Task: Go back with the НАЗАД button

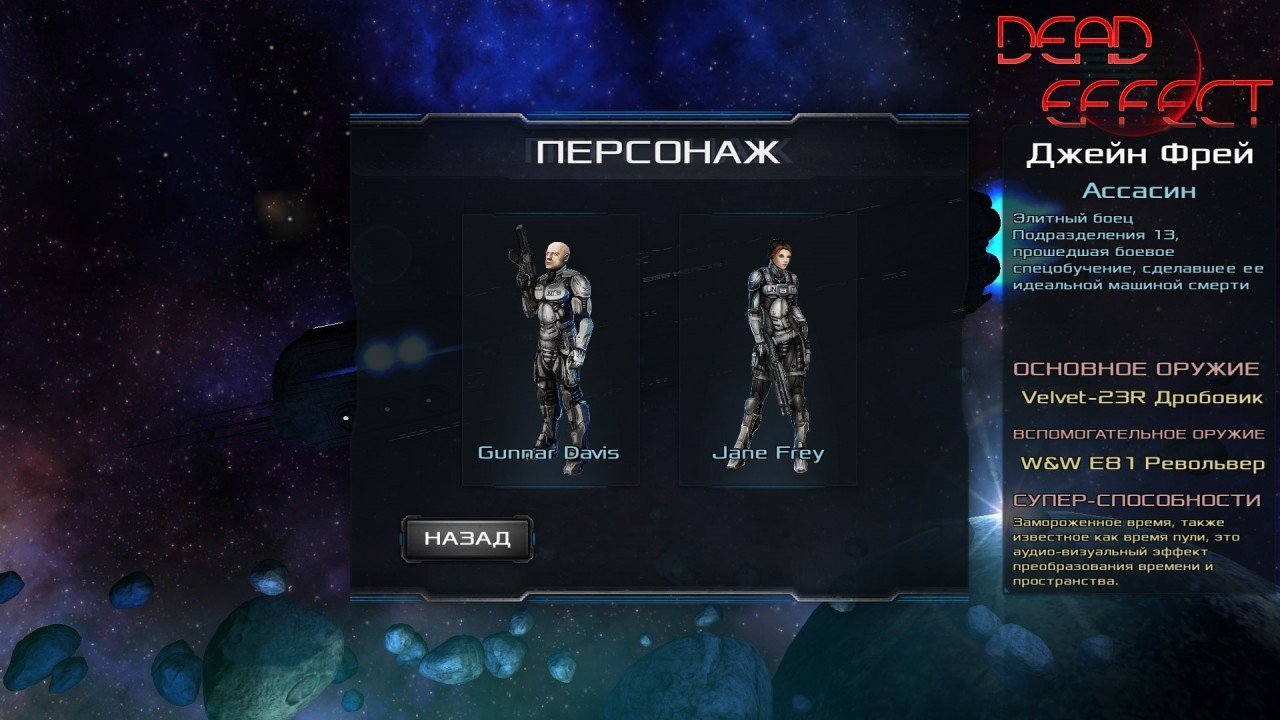Action: click(x=467, y=538)
